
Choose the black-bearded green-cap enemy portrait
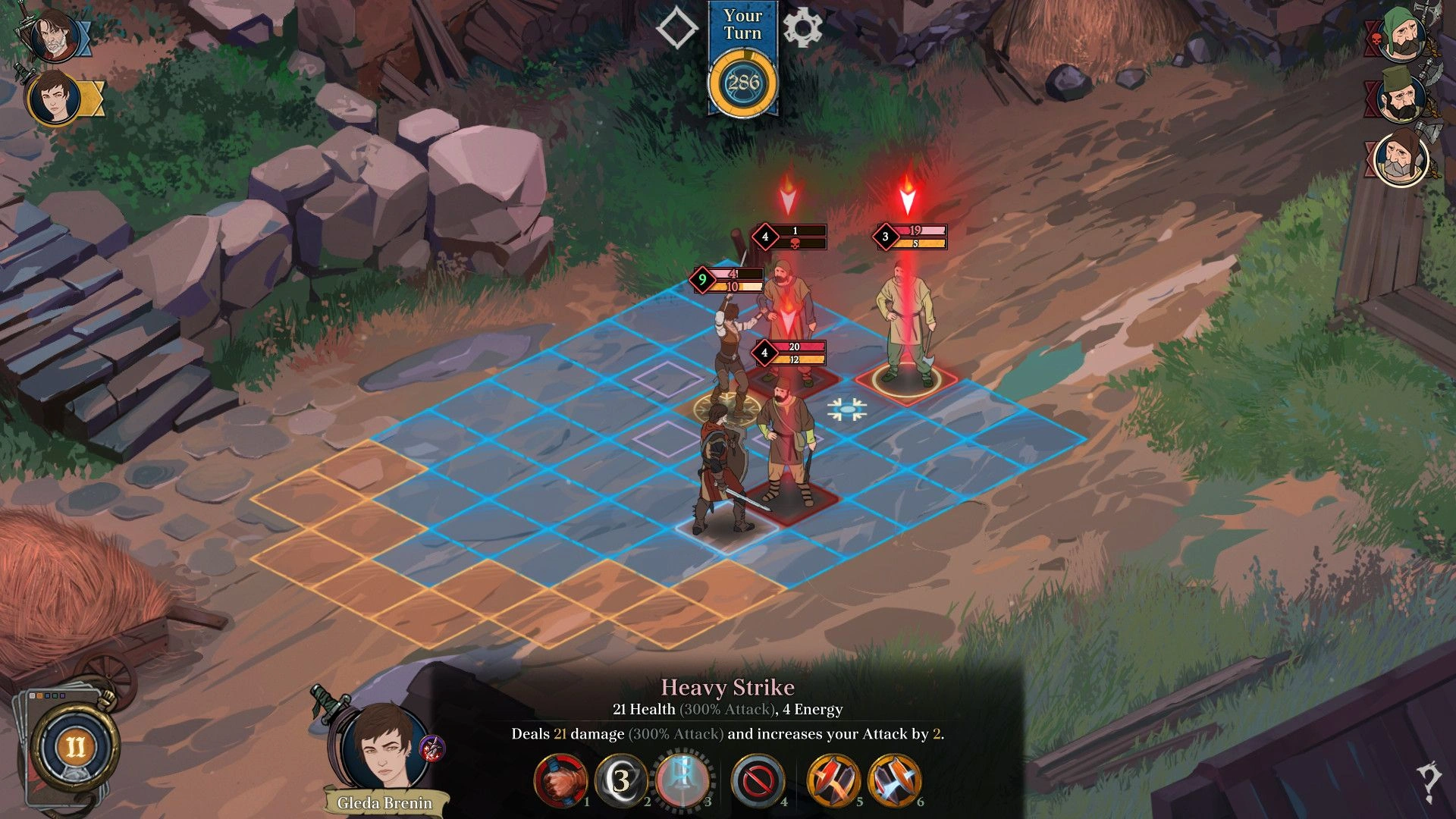[1400, 96]
